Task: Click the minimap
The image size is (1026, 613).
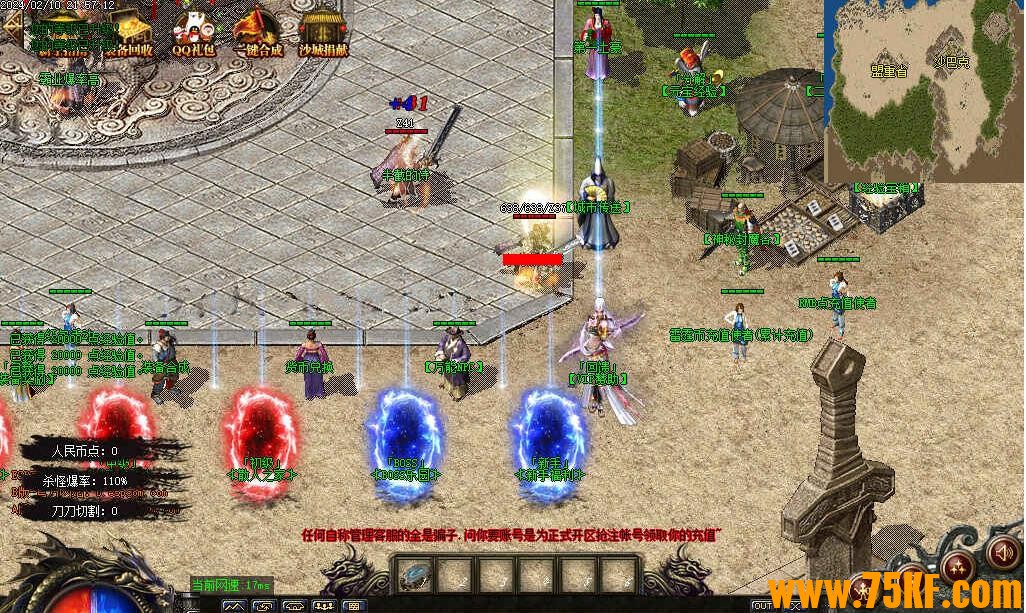Action: 922,88
